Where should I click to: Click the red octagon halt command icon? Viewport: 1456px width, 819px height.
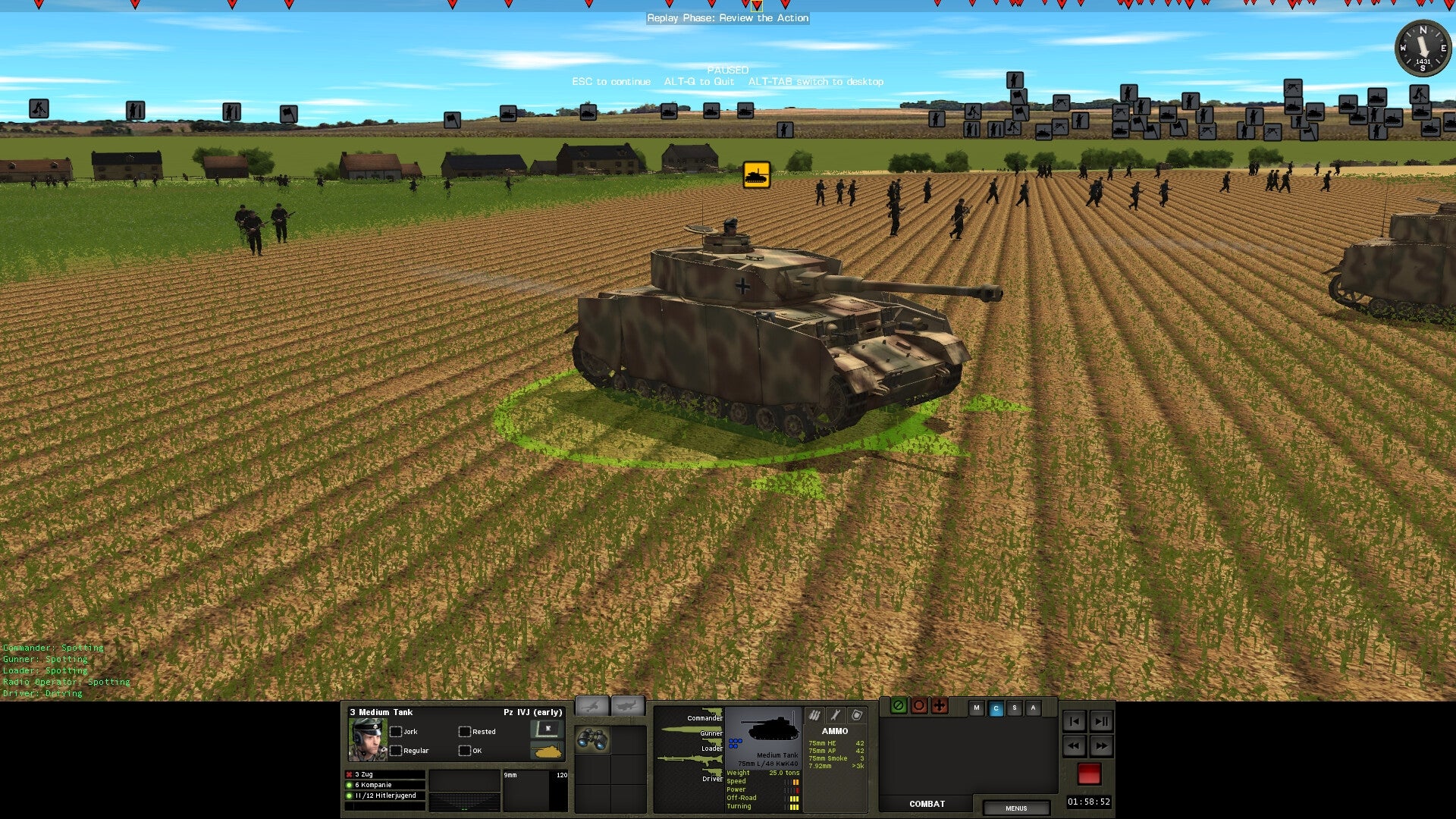(x=918, y=706)
